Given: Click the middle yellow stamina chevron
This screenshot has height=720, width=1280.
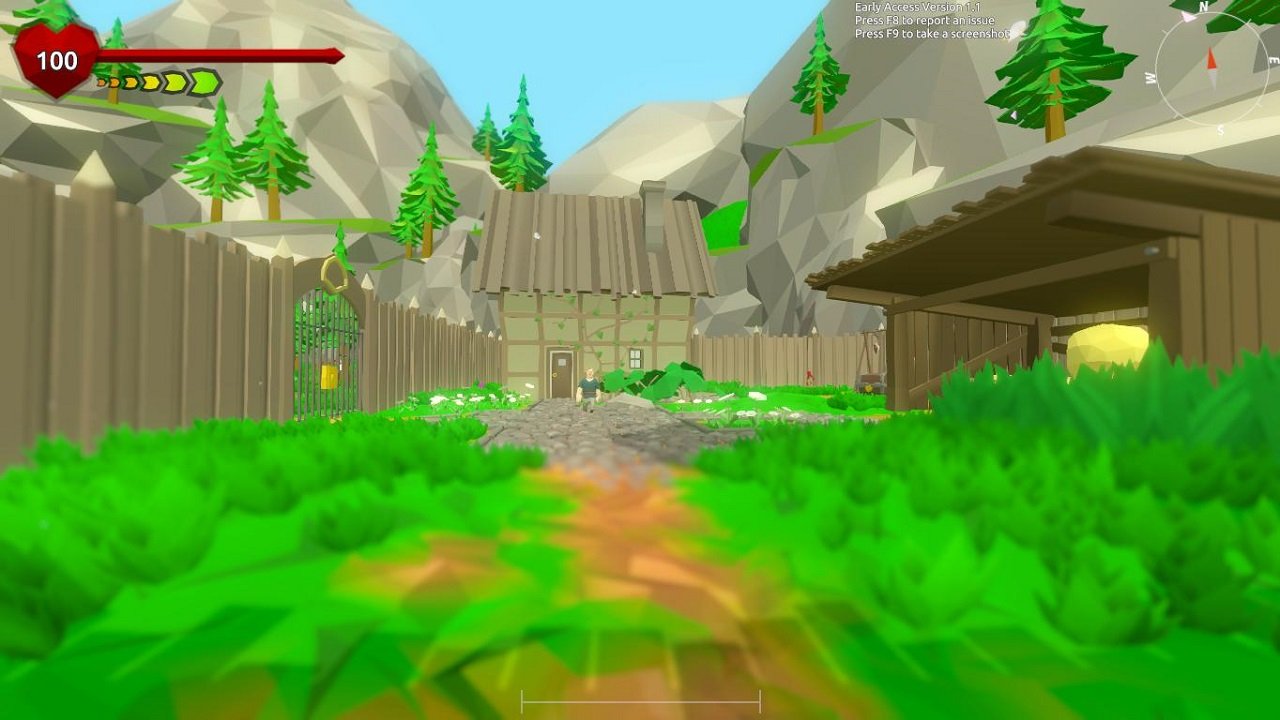Looking at the screenshot, I should (148, 81).
